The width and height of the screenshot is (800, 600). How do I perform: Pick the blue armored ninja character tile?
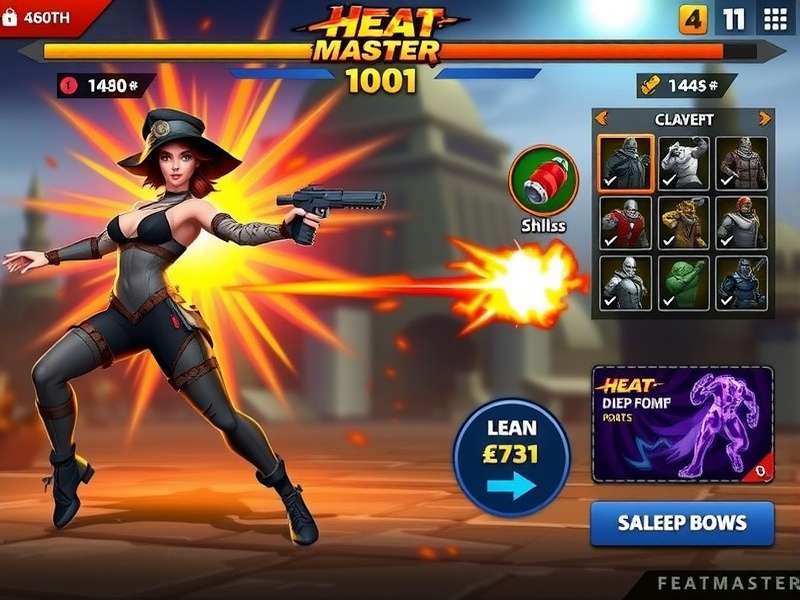742,282
